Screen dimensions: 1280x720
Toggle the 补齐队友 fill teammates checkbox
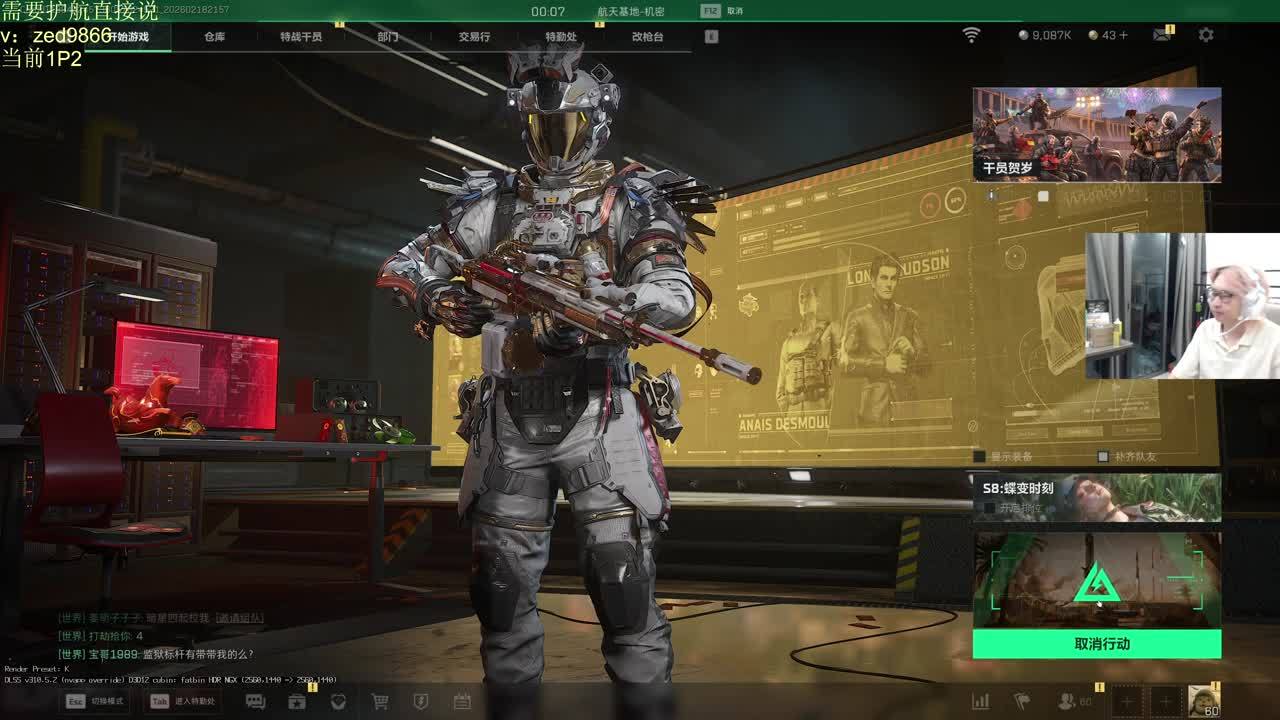point(1102,457)
